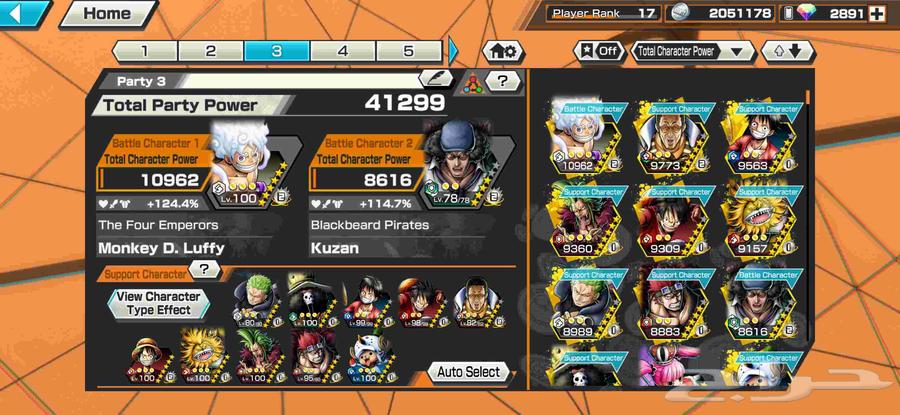Select party tab 5
The height and width of the screenshot is (415, 900).
click(x=408, y=51)
